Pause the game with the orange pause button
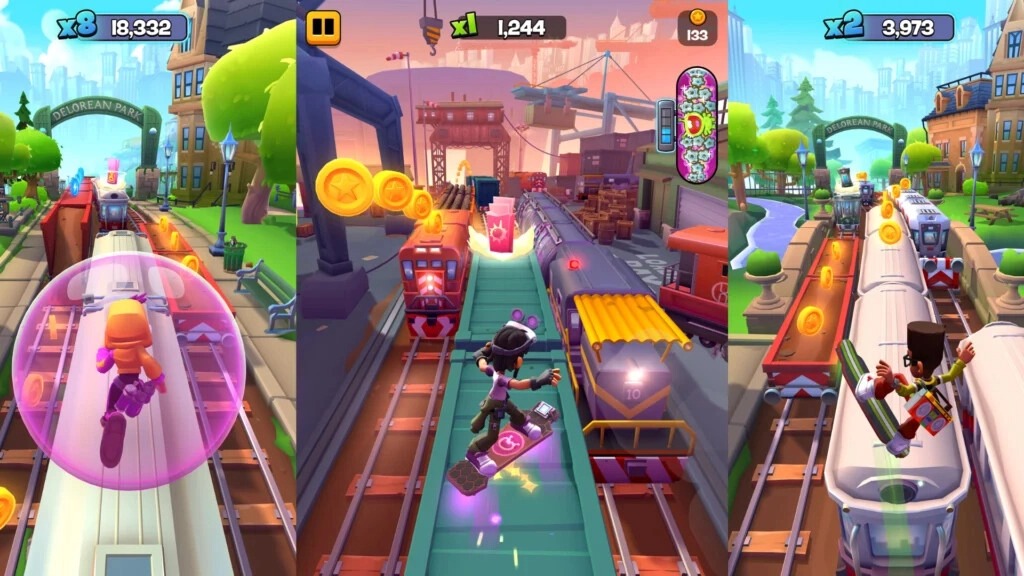This screenshot has width=1024, height=576. point(323,27)
